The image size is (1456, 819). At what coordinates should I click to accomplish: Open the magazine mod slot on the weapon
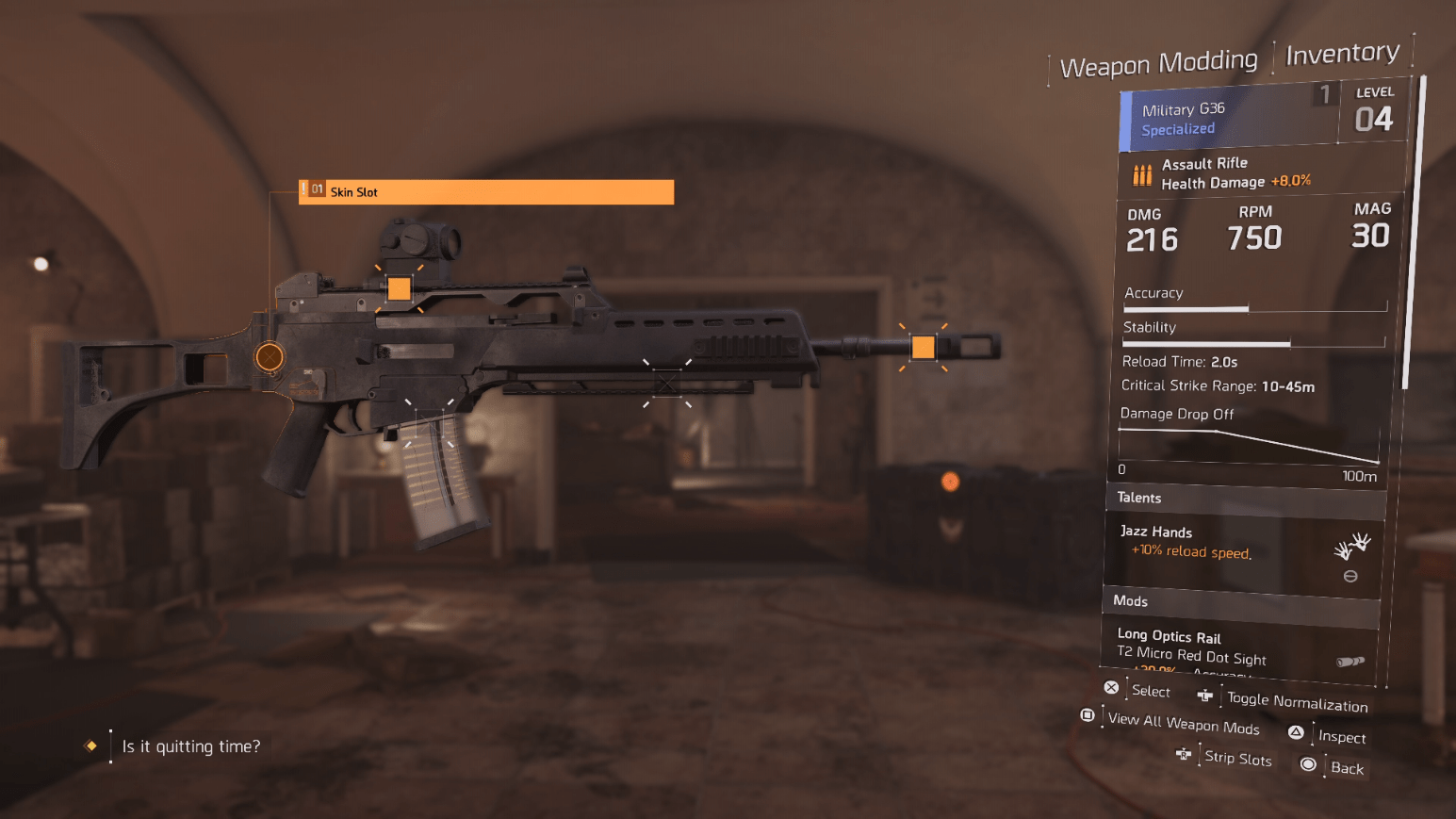[430, 421]
